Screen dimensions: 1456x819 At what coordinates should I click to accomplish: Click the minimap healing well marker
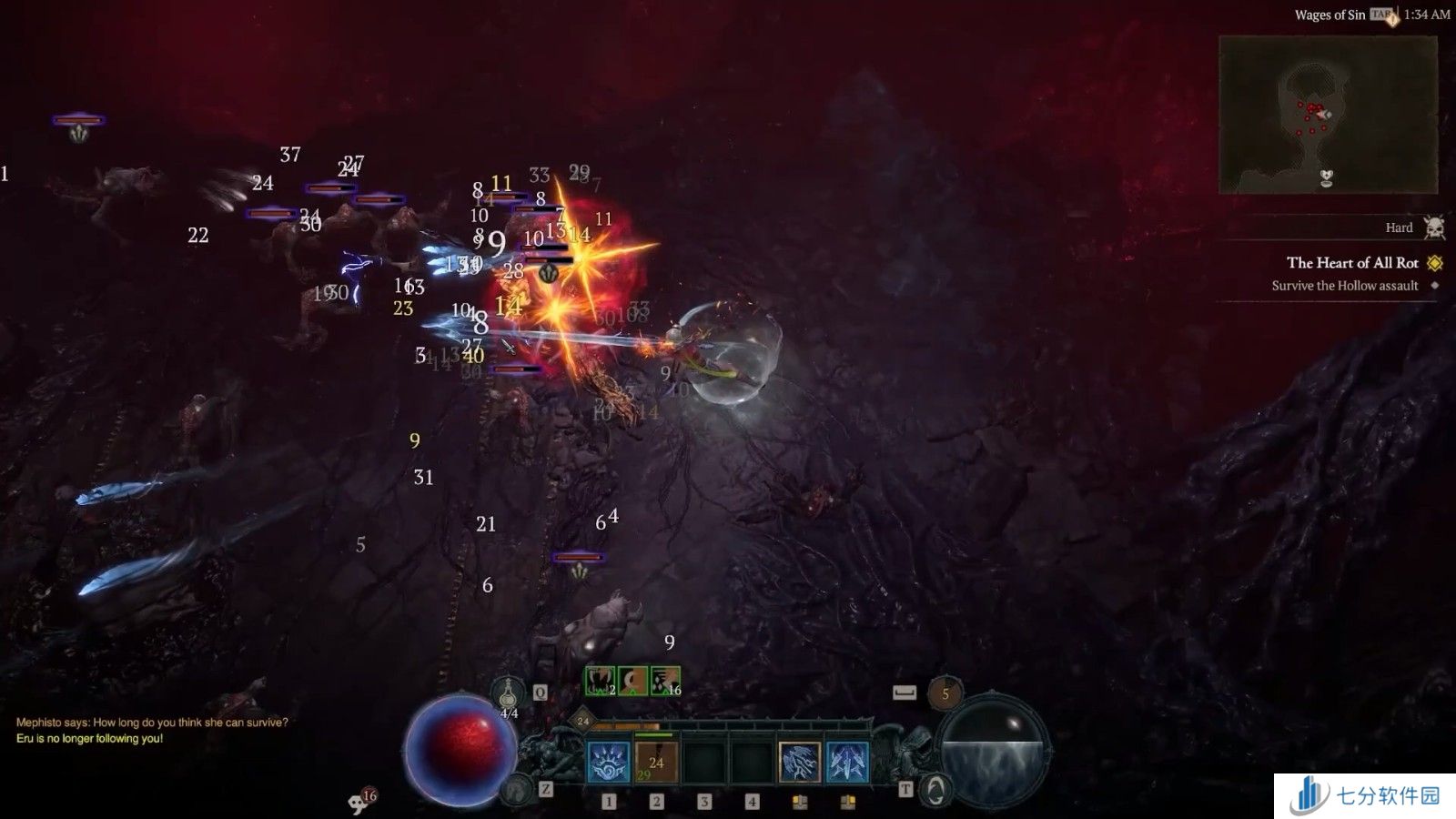(1327, 177)
